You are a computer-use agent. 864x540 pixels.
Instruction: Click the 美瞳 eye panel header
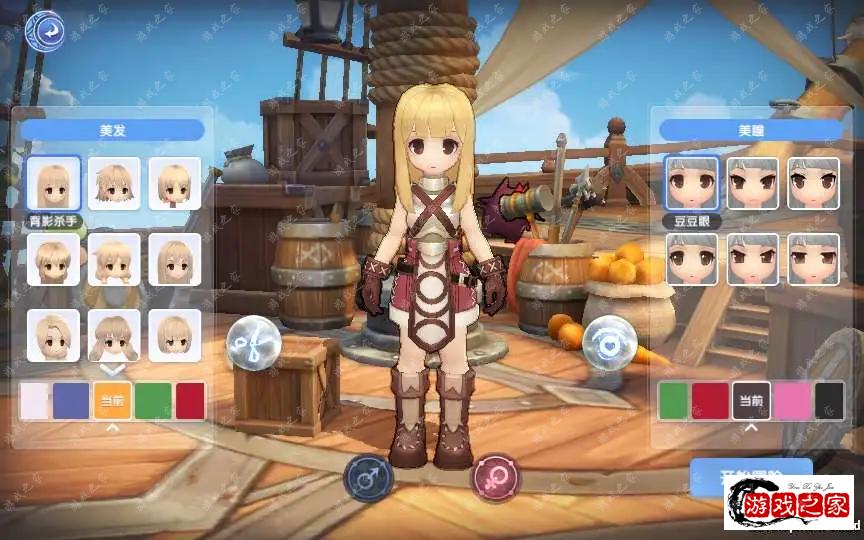751,130
